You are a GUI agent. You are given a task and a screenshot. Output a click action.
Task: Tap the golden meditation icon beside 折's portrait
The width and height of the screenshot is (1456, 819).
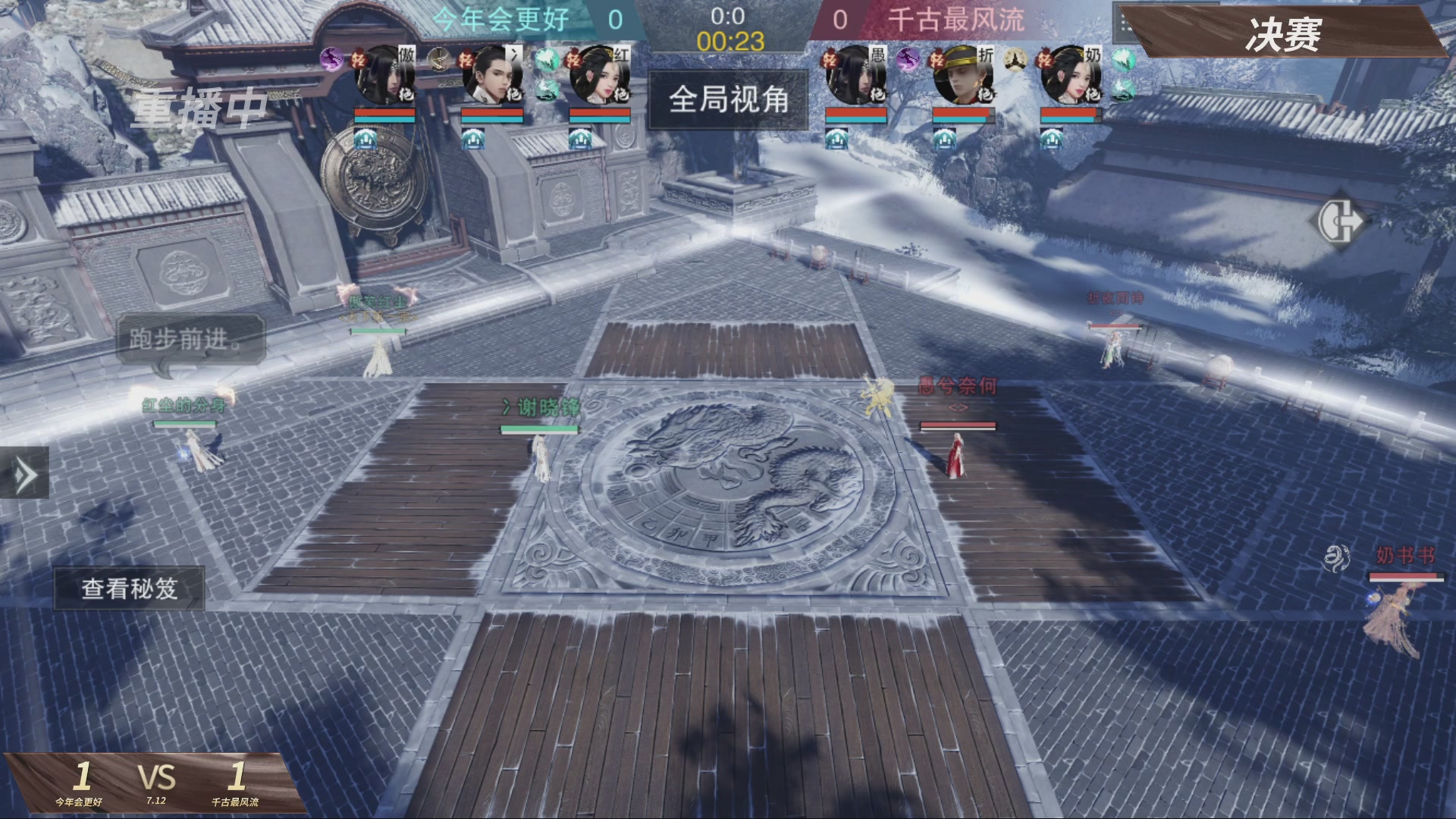coord(1015,60)
